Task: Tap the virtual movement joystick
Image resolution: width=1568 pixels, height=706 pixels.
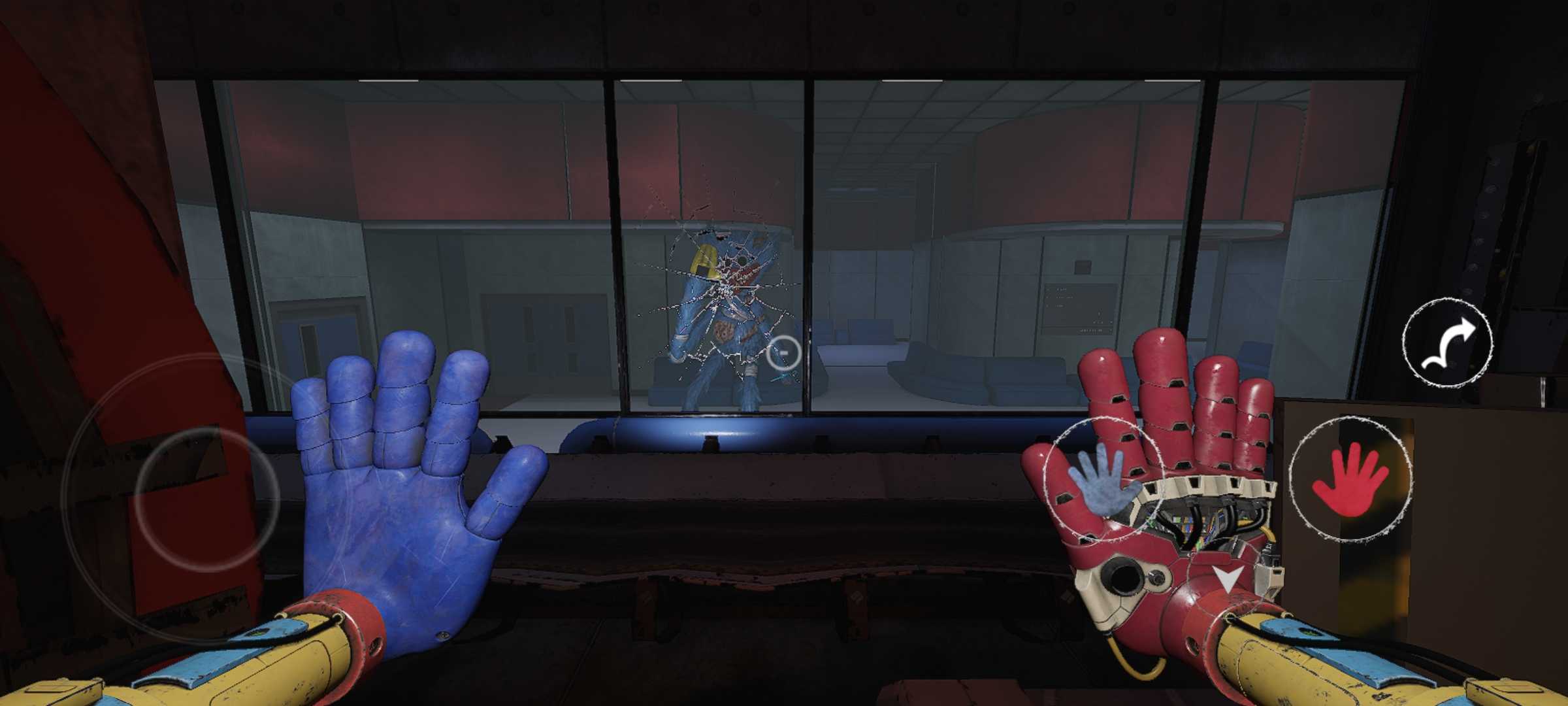Action: 206,497
